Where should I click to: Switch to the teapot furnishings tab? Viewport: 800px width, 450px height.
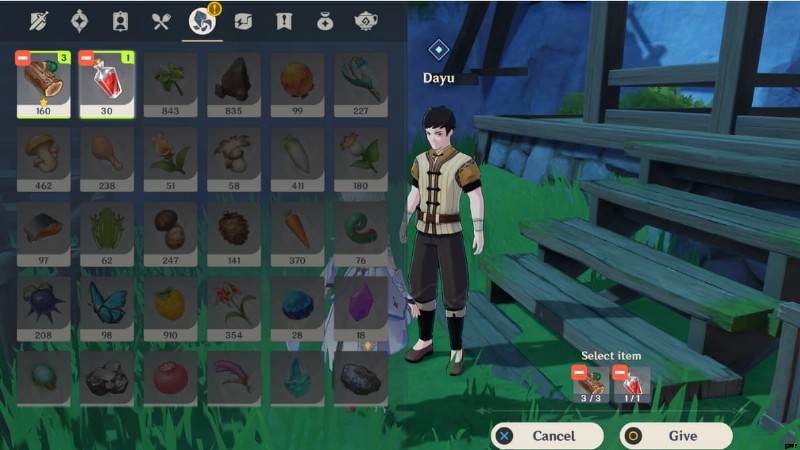point(366,20)
